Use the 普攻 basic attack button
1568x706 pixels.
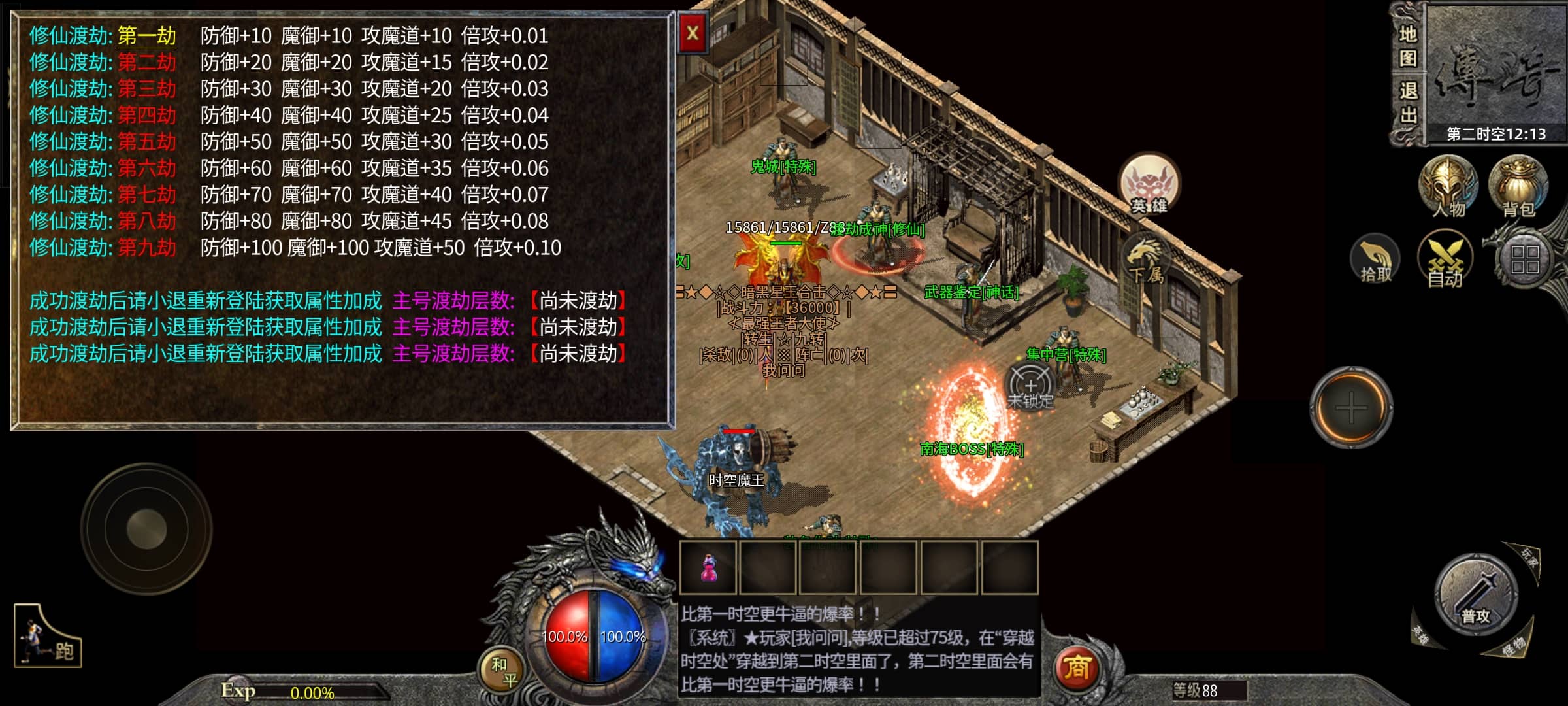1475,595
